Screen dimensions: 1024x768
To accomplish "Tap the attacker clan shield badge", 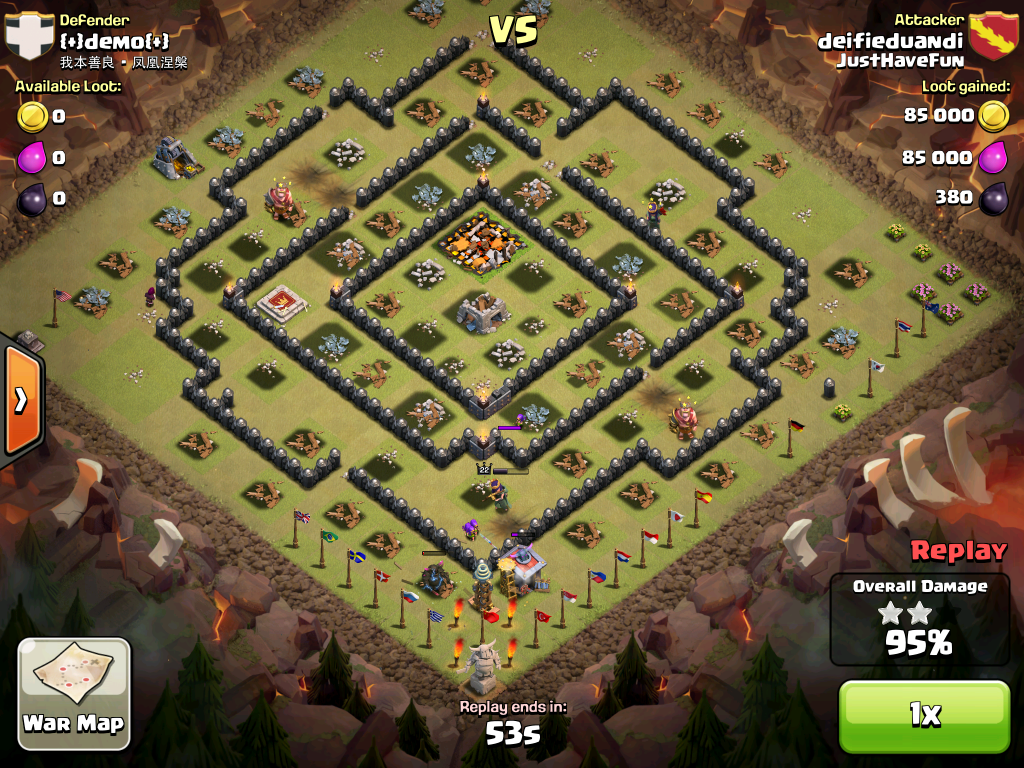I will click(993, 36).
